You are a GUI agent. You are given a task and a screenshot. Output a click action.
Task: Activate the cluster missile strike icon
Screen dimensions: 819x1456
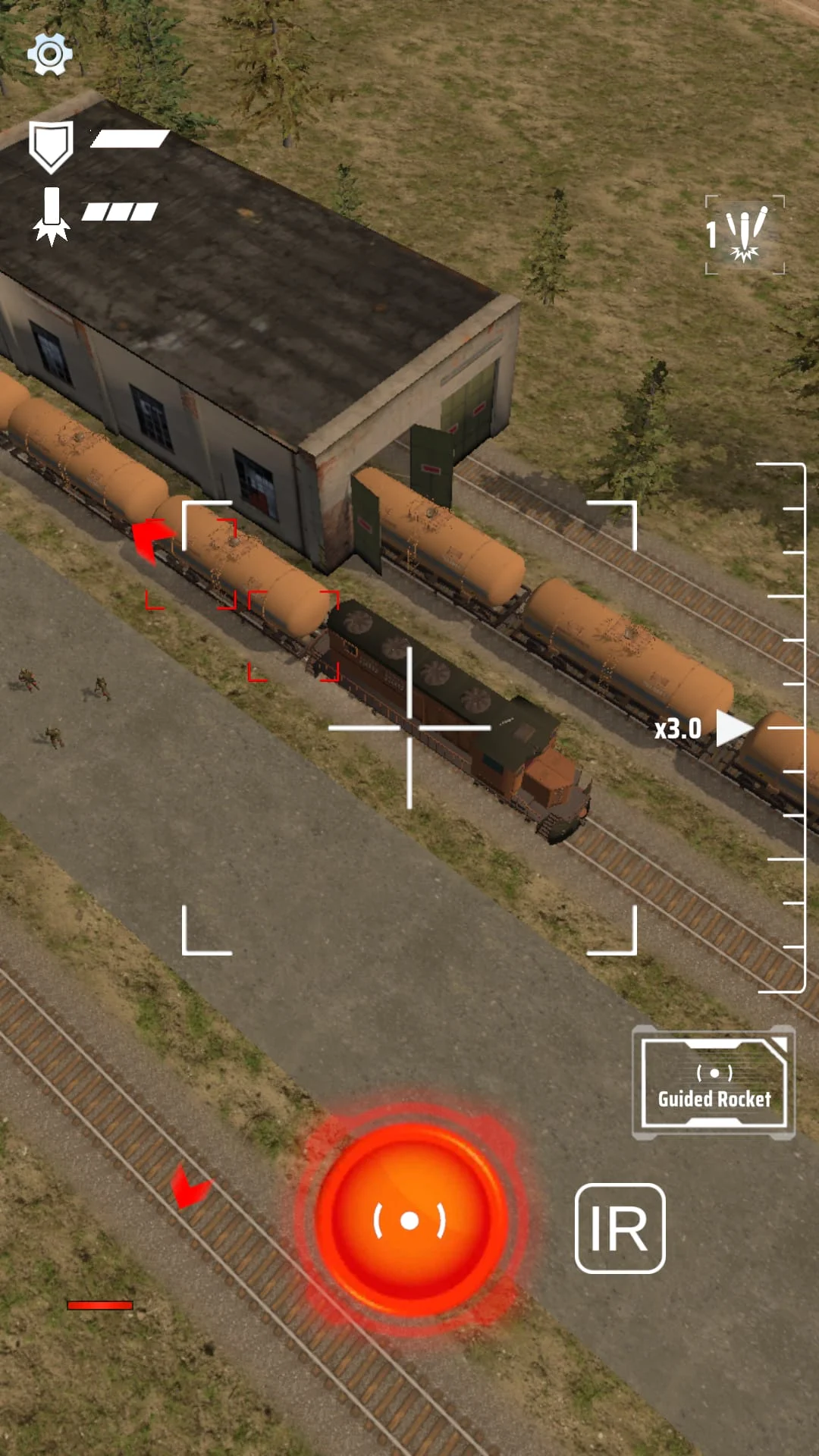point(745,235)
